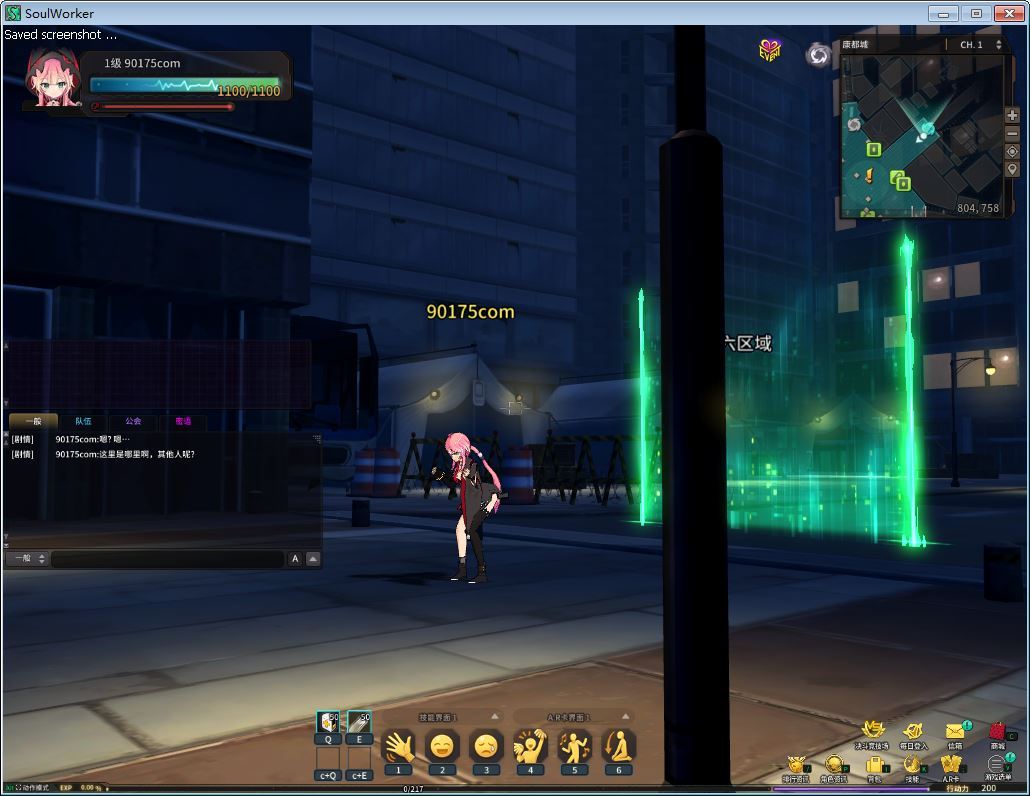
Task: Open the 商城 red shopping bag
Action: pos(997,733)
